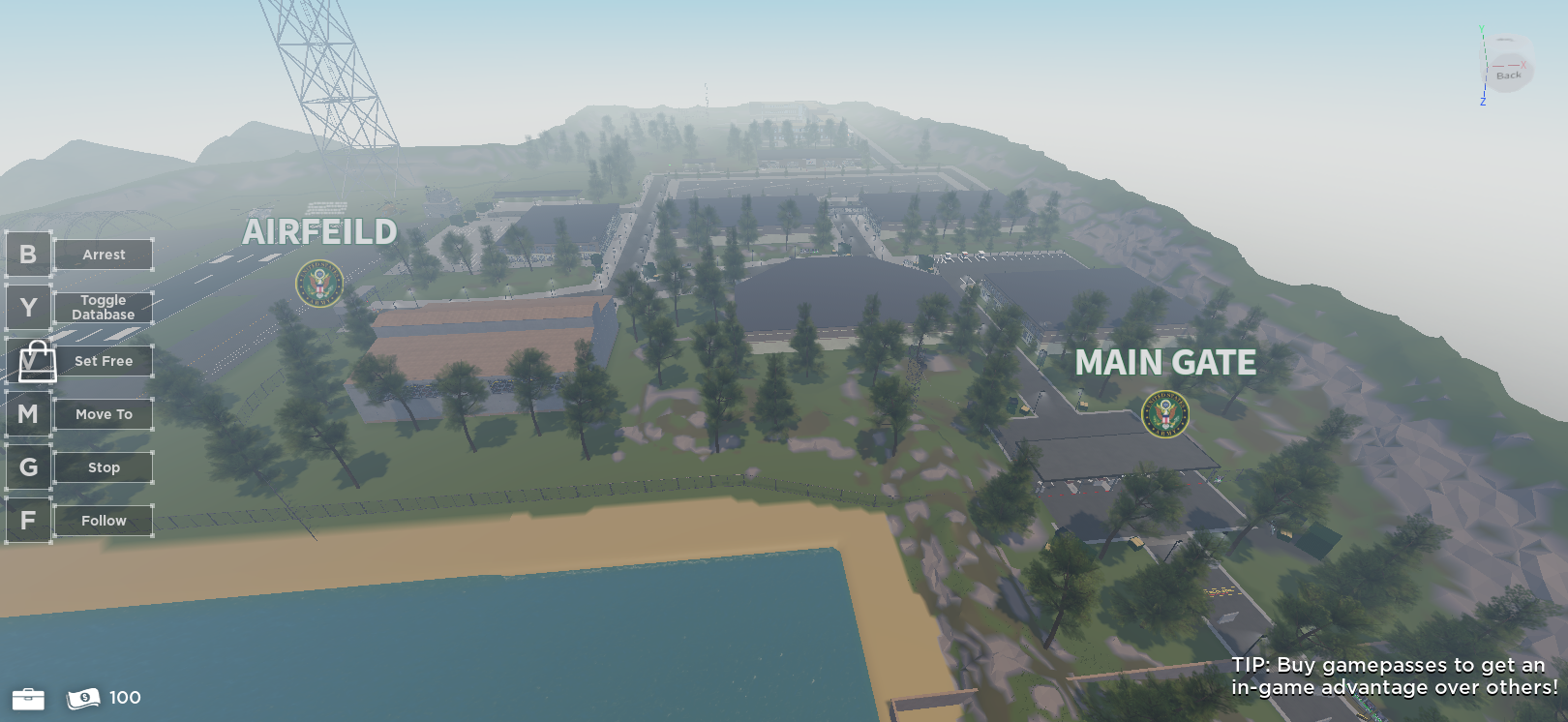This screenshot has height=722, width=1568.
Task: Click the gamepass TIP message
Action: point(1387,677)
